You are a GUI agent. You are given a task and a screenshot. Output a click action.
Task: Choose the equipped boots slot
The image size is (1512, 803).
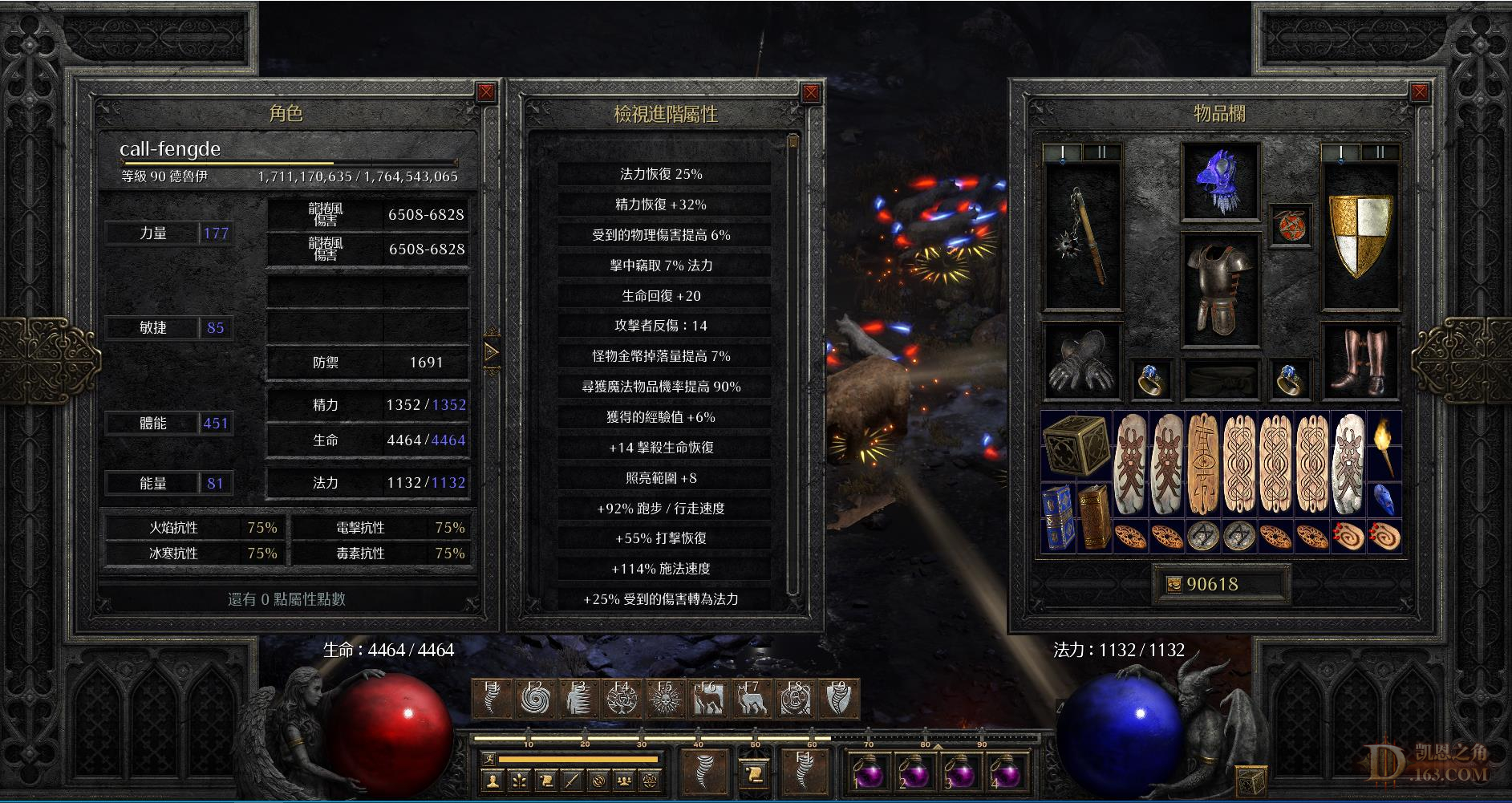tap(1360, 361)
